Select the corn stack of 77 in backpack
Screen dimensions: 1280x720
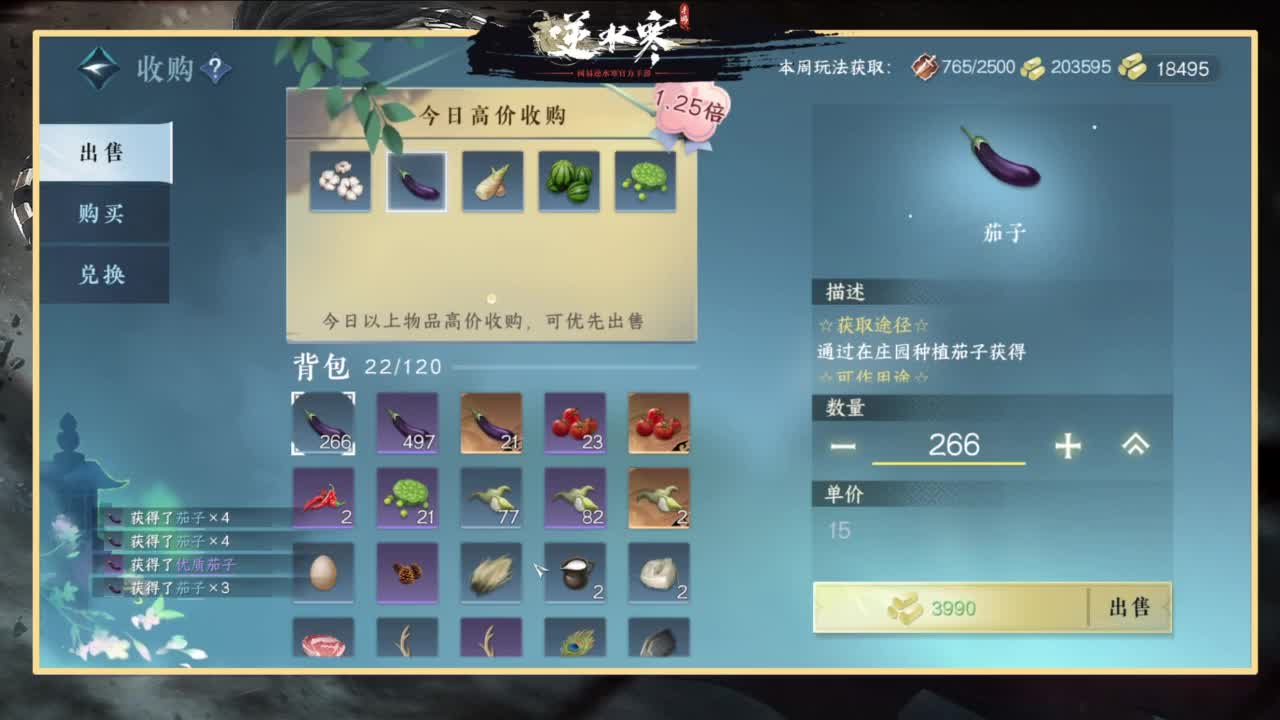(490, 499)
